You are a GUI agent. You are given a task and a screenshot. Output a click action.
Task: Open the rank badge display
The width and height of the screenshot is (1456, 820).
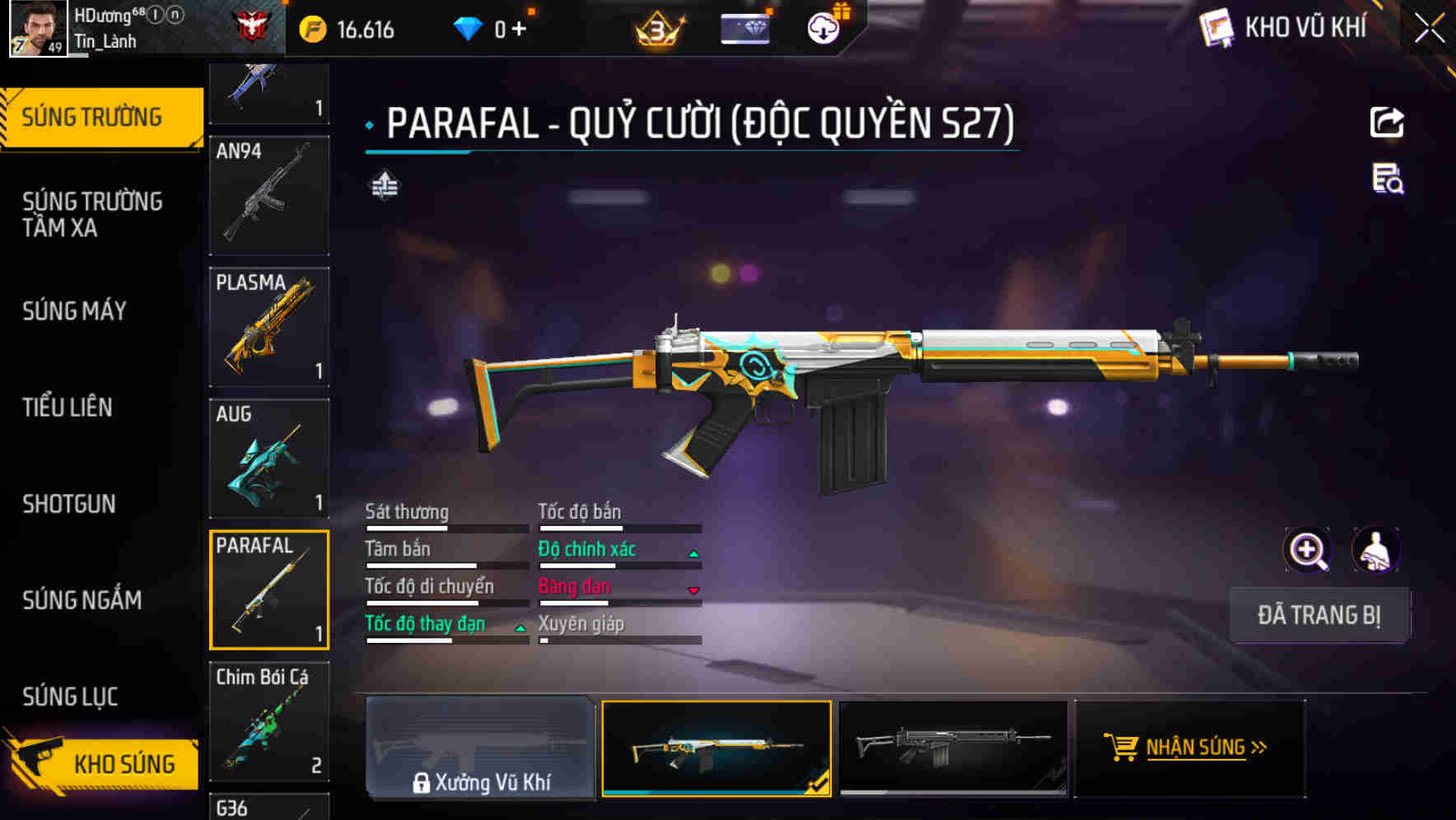pos(658,29)
